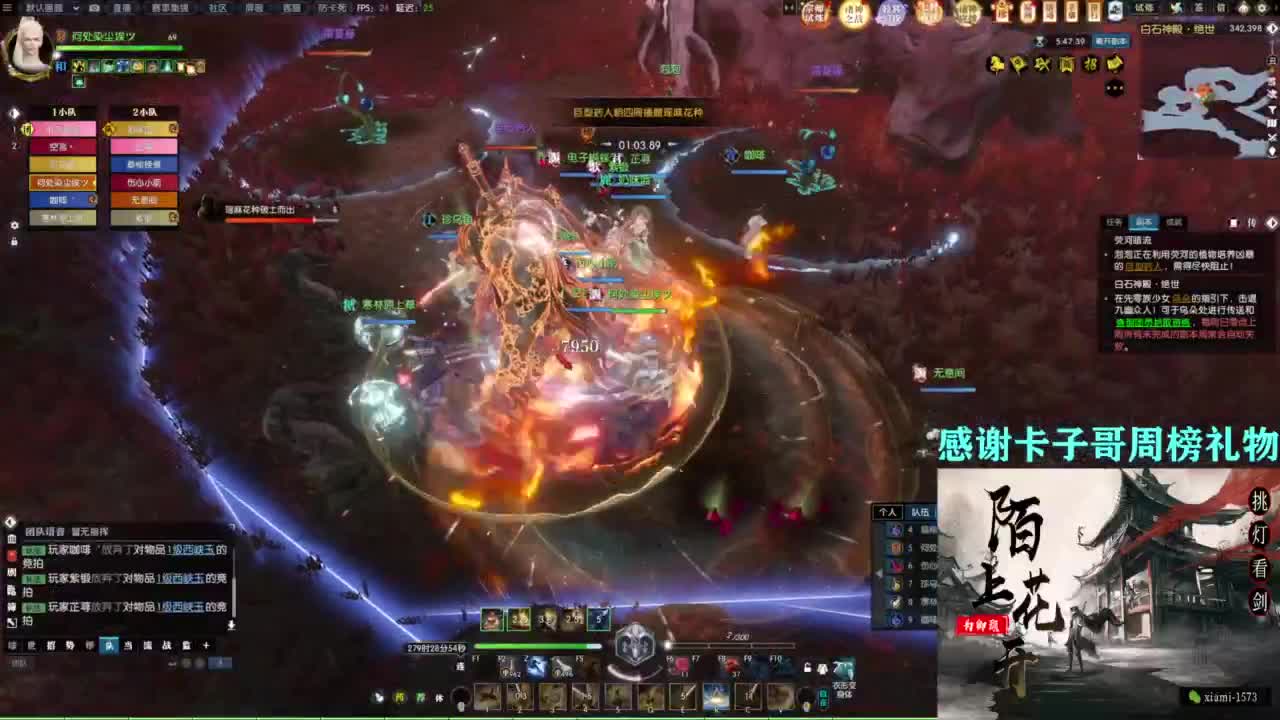Select the camera screenshot icon in top bar
The image size is (1280, 720).
tap(94, 9)
